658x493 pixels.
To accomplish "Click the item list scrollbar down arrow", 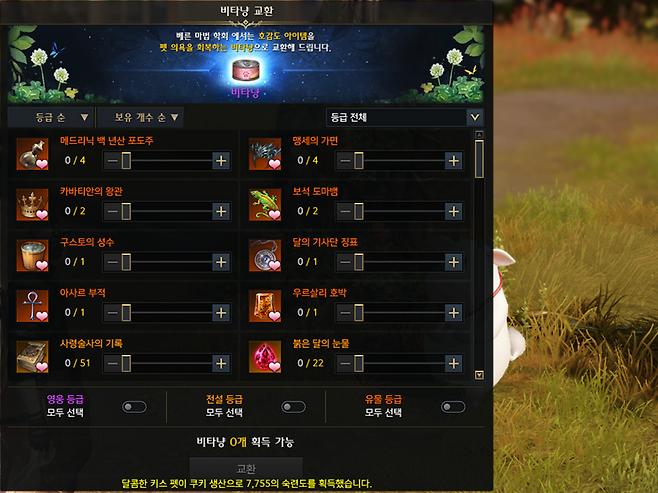I will tap(479, 375).
